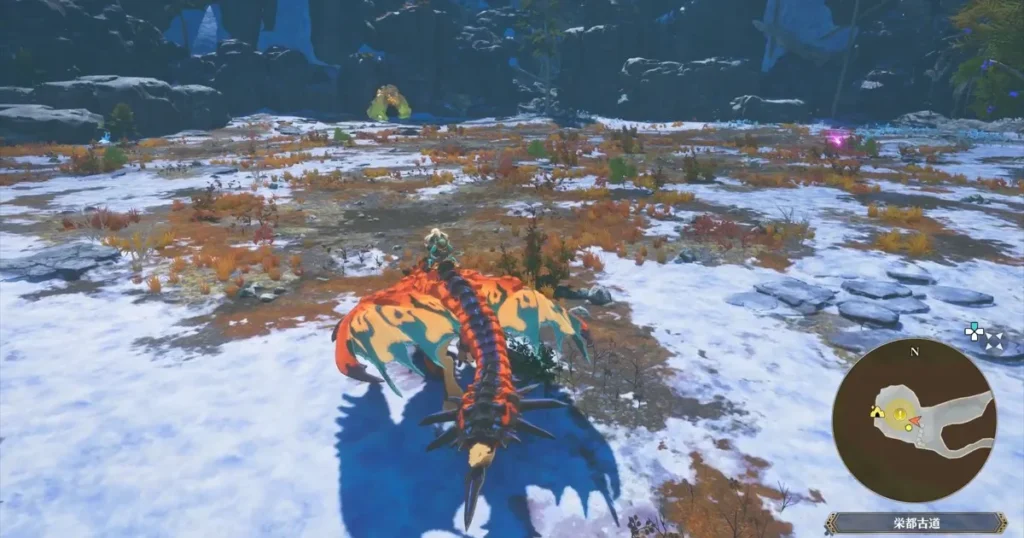Click the 栄都古道 location name banner
The image size is (1024, 538).
pyautogui.click(x=915, y=523)
